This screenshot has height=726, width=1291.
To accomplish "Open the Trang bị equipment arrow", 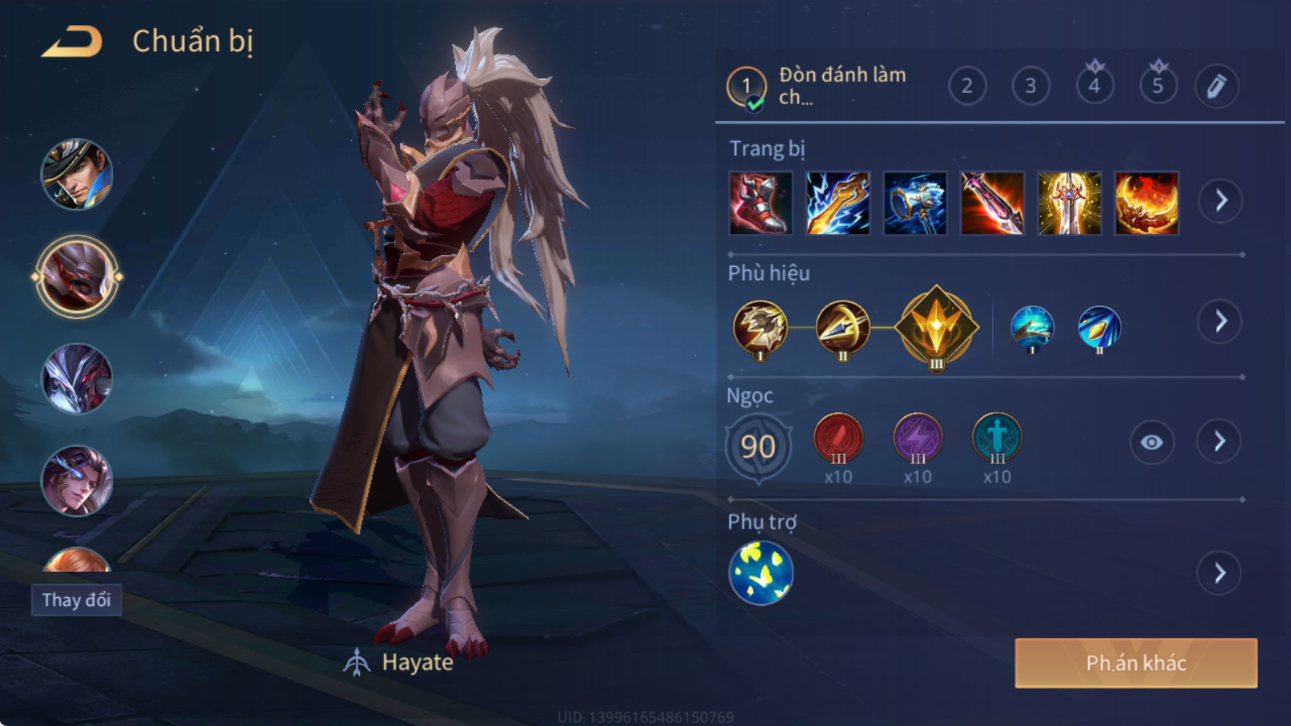I will [1220, 201].
